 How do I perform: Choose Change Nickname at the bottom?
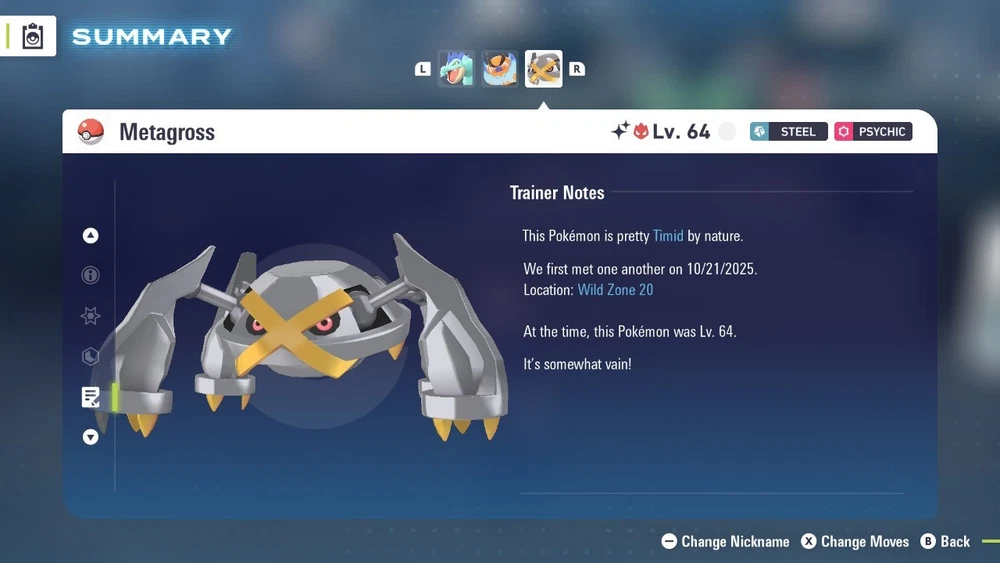coord(726,541)
